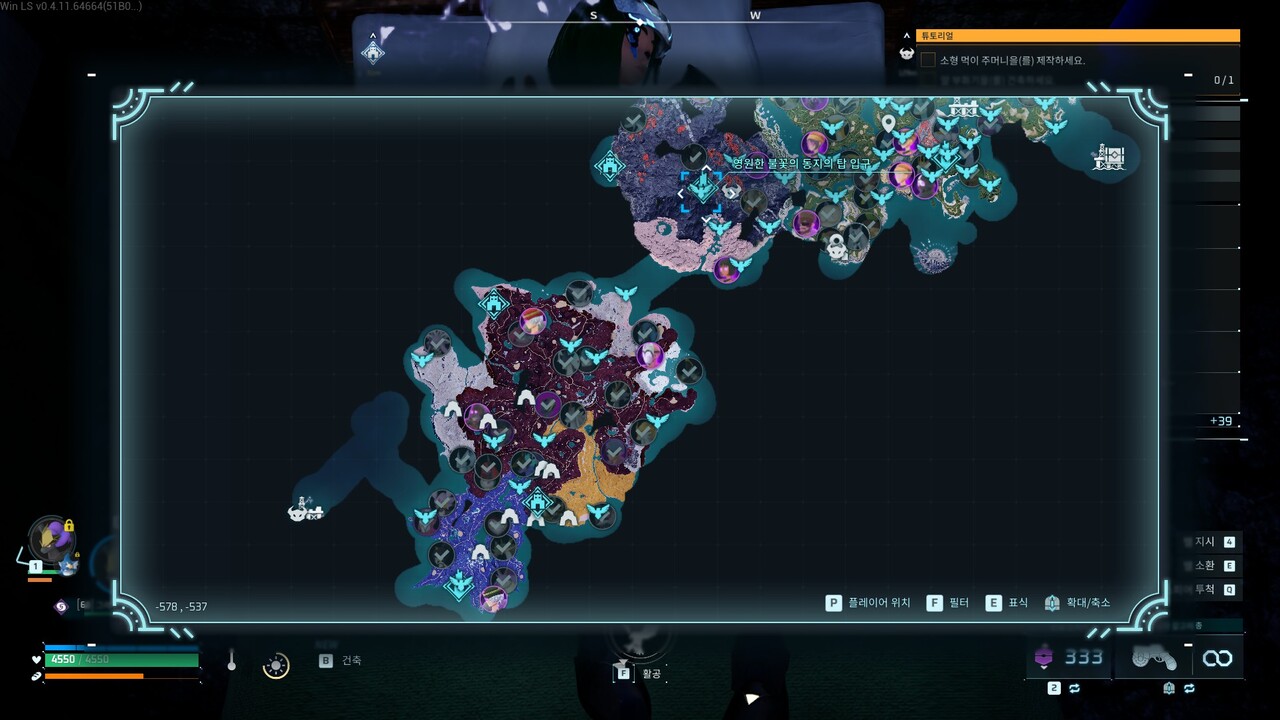Viewport: 1280px width, 720px height.
Task: Click the white location pin marker
Action: point(887,123)
